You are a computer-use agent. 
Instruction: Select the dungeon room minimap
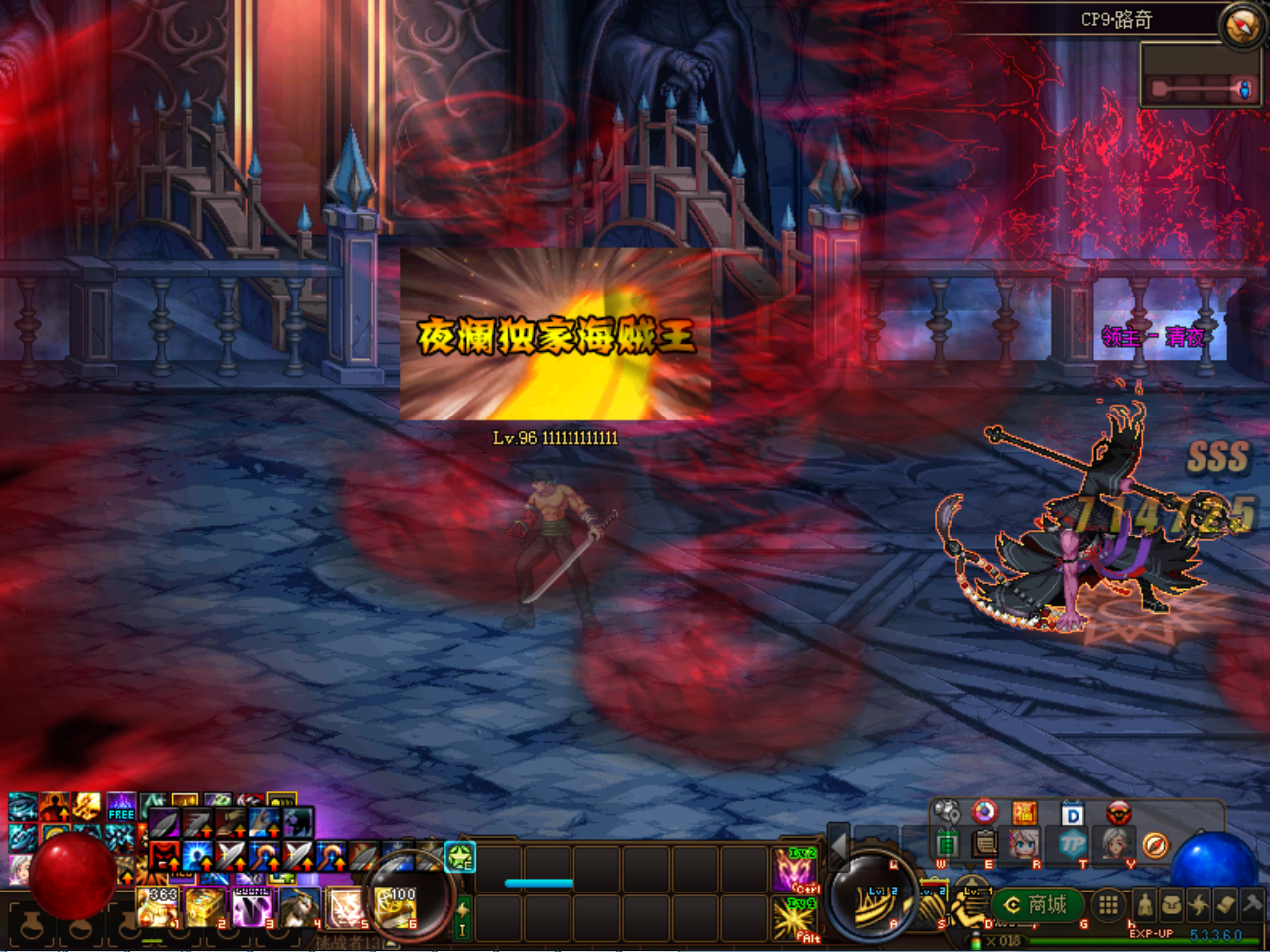(x=1200, y=75)
